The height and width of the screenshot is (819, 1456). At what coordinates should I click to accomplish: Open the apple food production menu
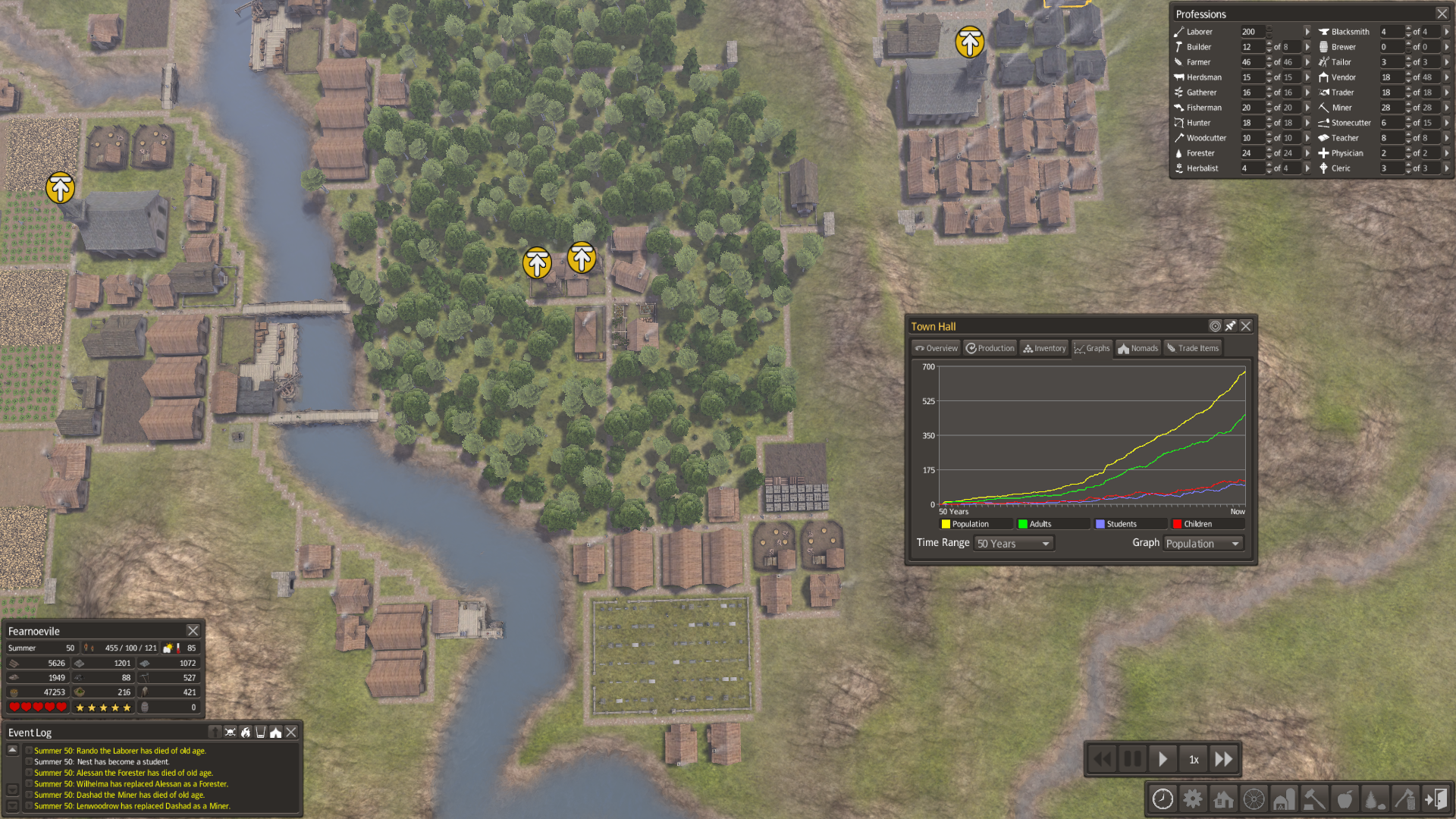point(1345,799)
